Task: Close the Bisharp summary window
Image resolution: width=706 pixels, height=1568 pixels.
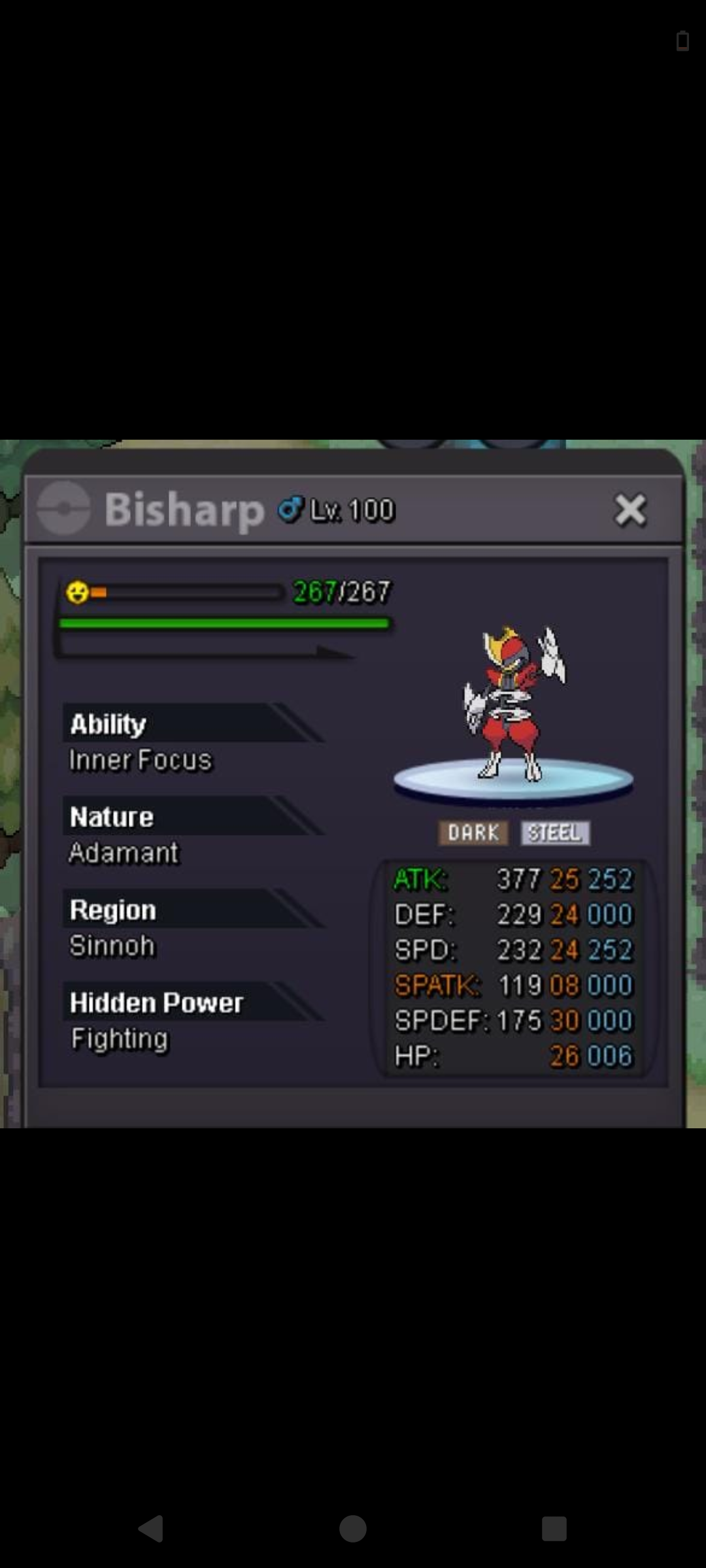Action: tap(630, 510)
